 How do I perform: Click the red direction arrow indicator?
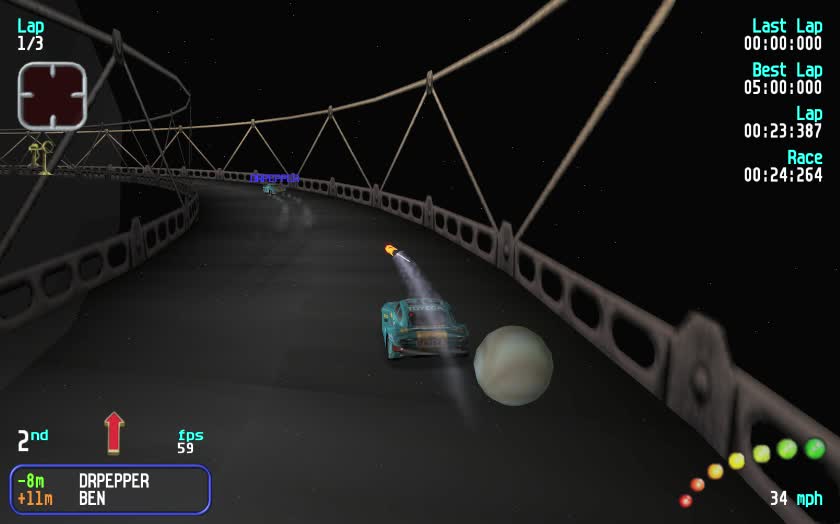(x=114, y=432)
